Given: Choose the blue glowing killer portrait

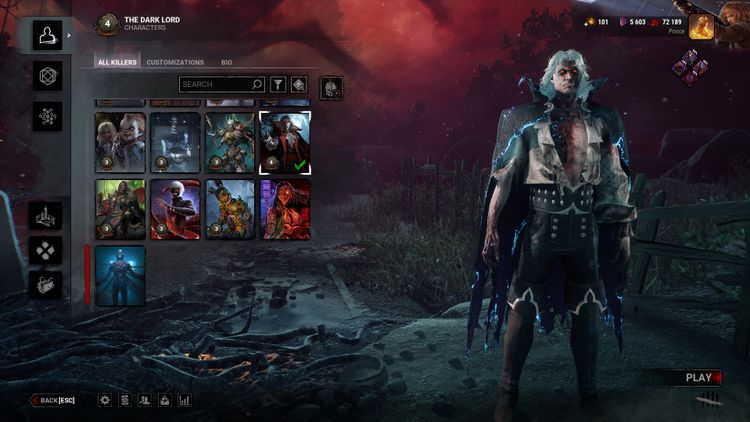Looking at the screenshot, I should (x=120, y=275).
